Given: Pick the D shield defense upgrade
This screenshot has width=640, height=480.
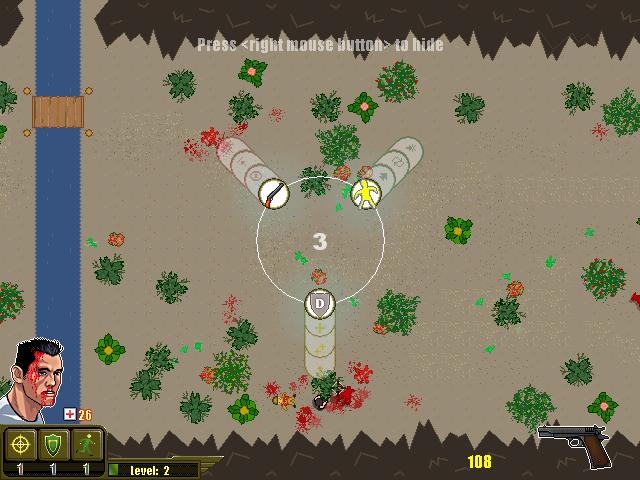Looking at the screenshot, I should (319, 302).
